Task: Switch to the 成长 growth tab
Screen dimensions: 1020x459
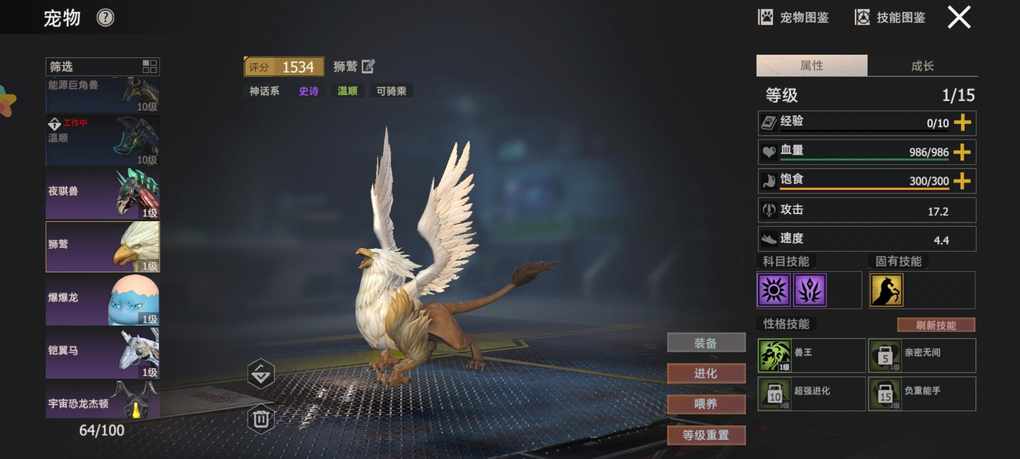Action: 922,66
